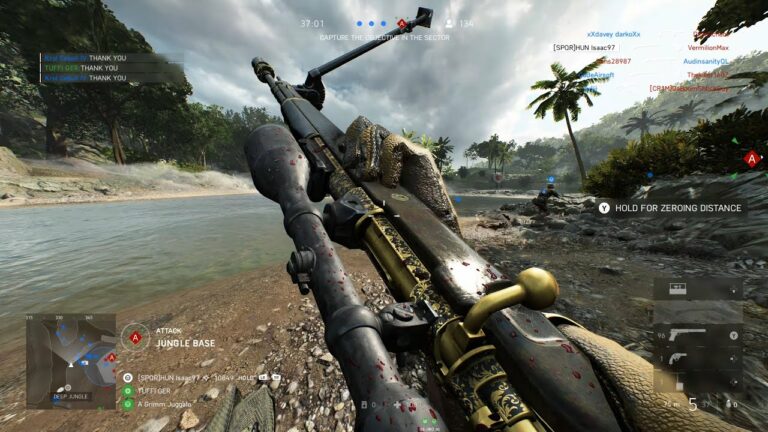Choose squad member TUFFI GER
This screenshot has height=432, width=768.
pyautogui.click(x=154, y=391)
